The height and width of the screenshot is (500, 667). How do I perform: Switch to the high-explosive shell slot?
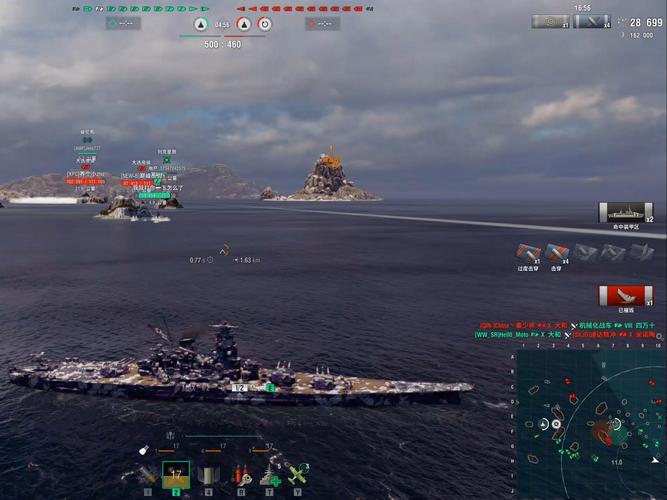pyautogui.click(x=148, y=475)
